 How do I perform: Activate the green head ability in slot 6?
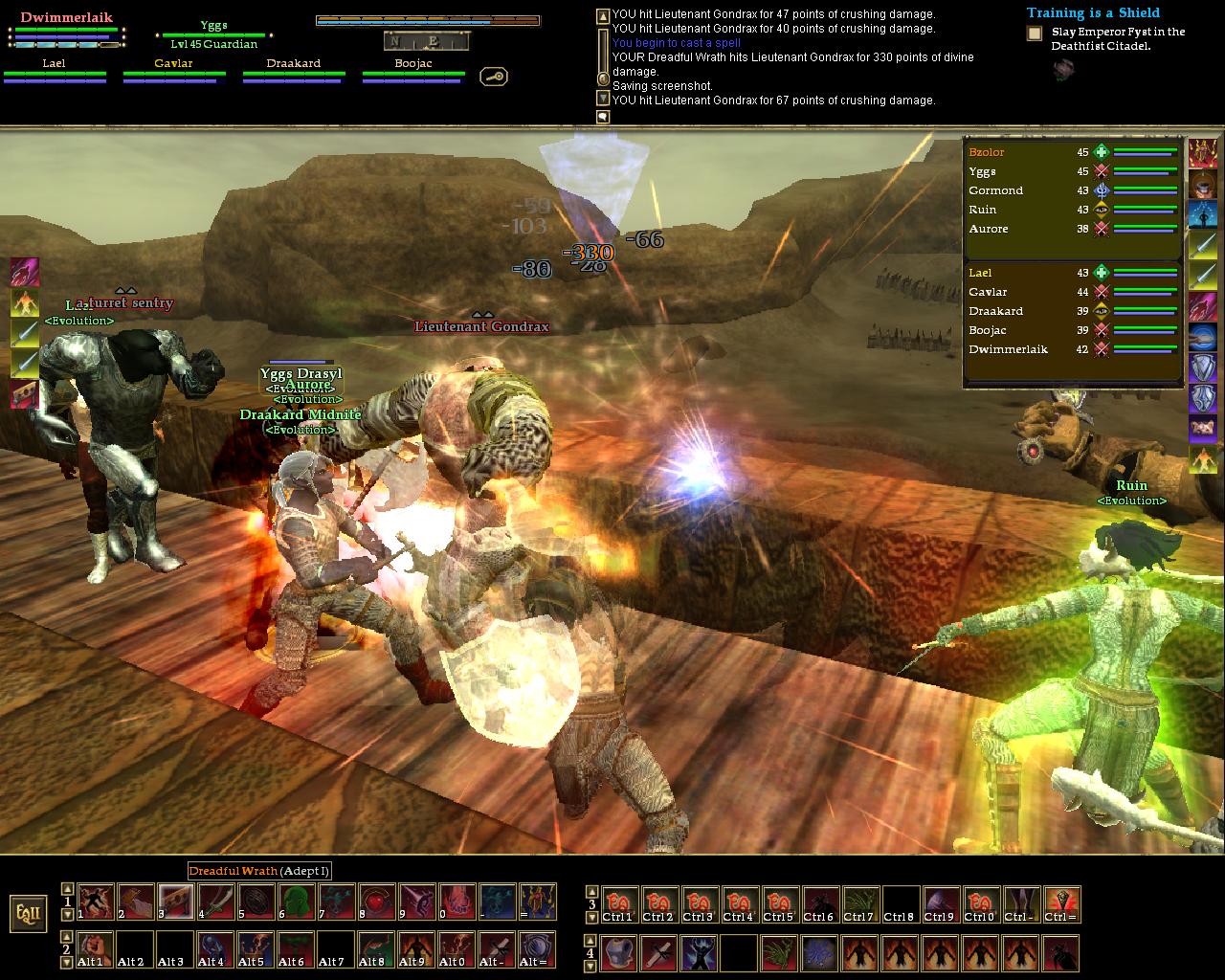296,902
